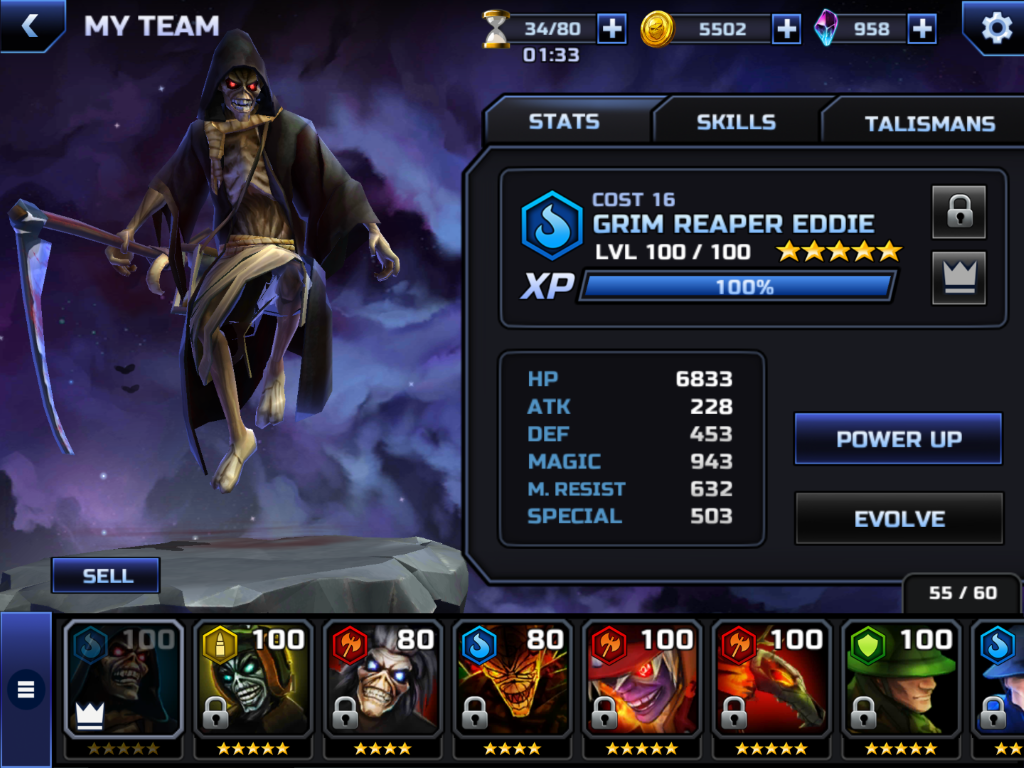Click the crown champion button
Viewport: 1024px width, 768px height.
(958, 277)
